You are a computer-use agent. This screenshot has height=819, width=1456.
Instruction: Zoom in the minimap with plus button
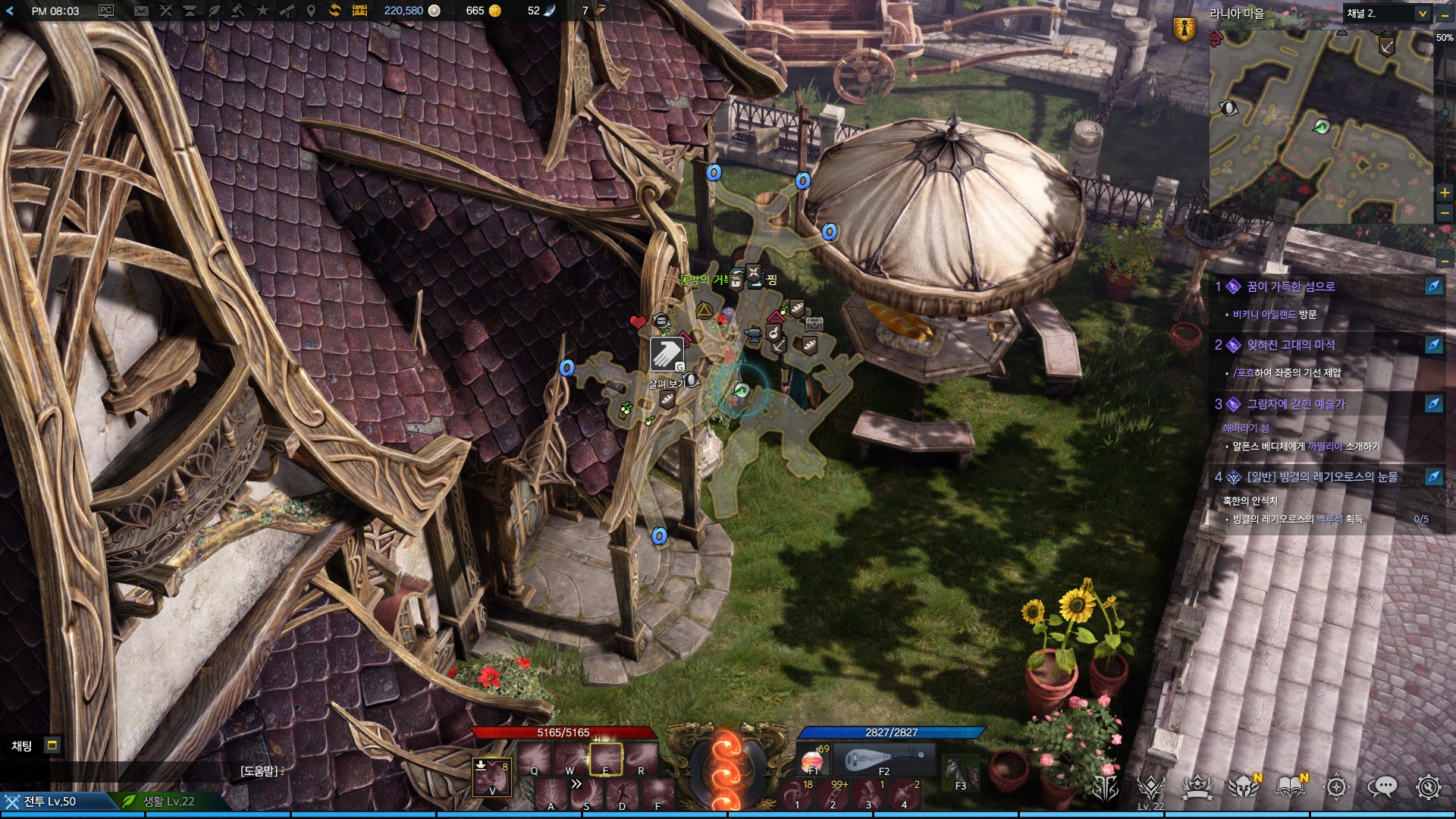[x=1445, y=193]
